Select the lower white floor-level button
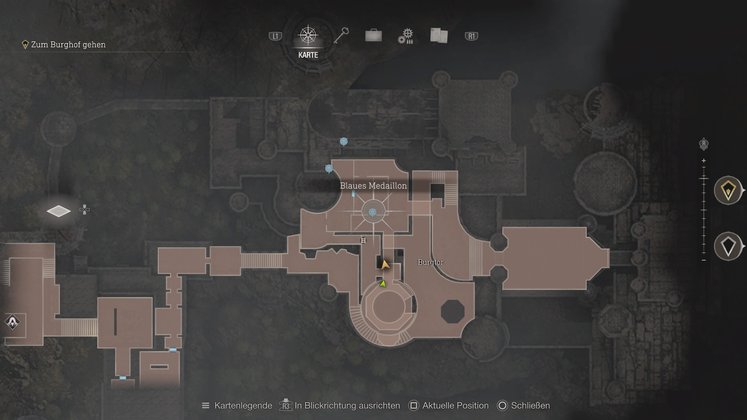The image size is (747, 420). click(x=728, y=245)
